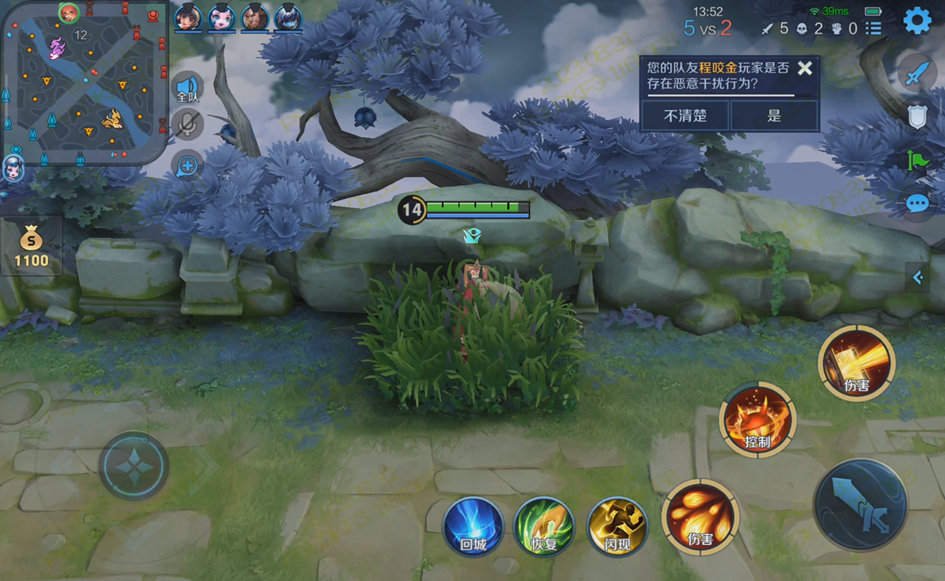
Task: Close the teammate report prompt
Action: [x=804, y=68]
